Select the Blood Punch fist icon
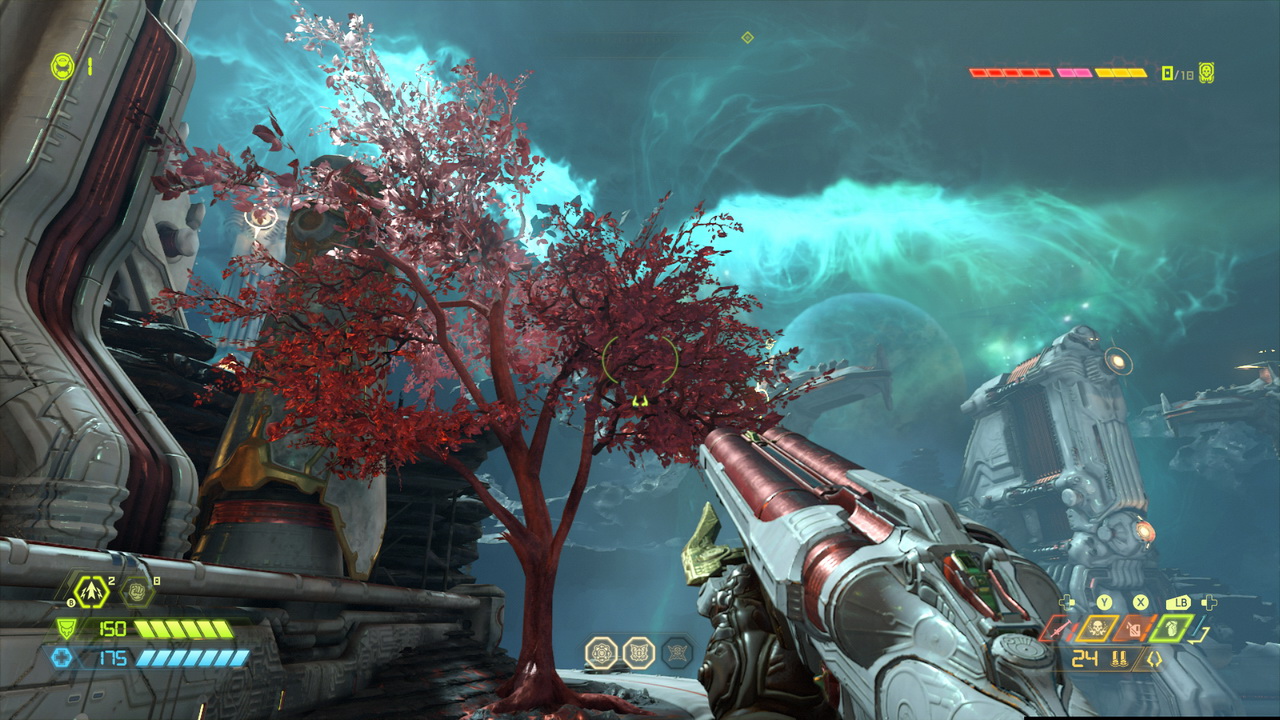The height and width of the screenshot is (720, 1280). 137,591
